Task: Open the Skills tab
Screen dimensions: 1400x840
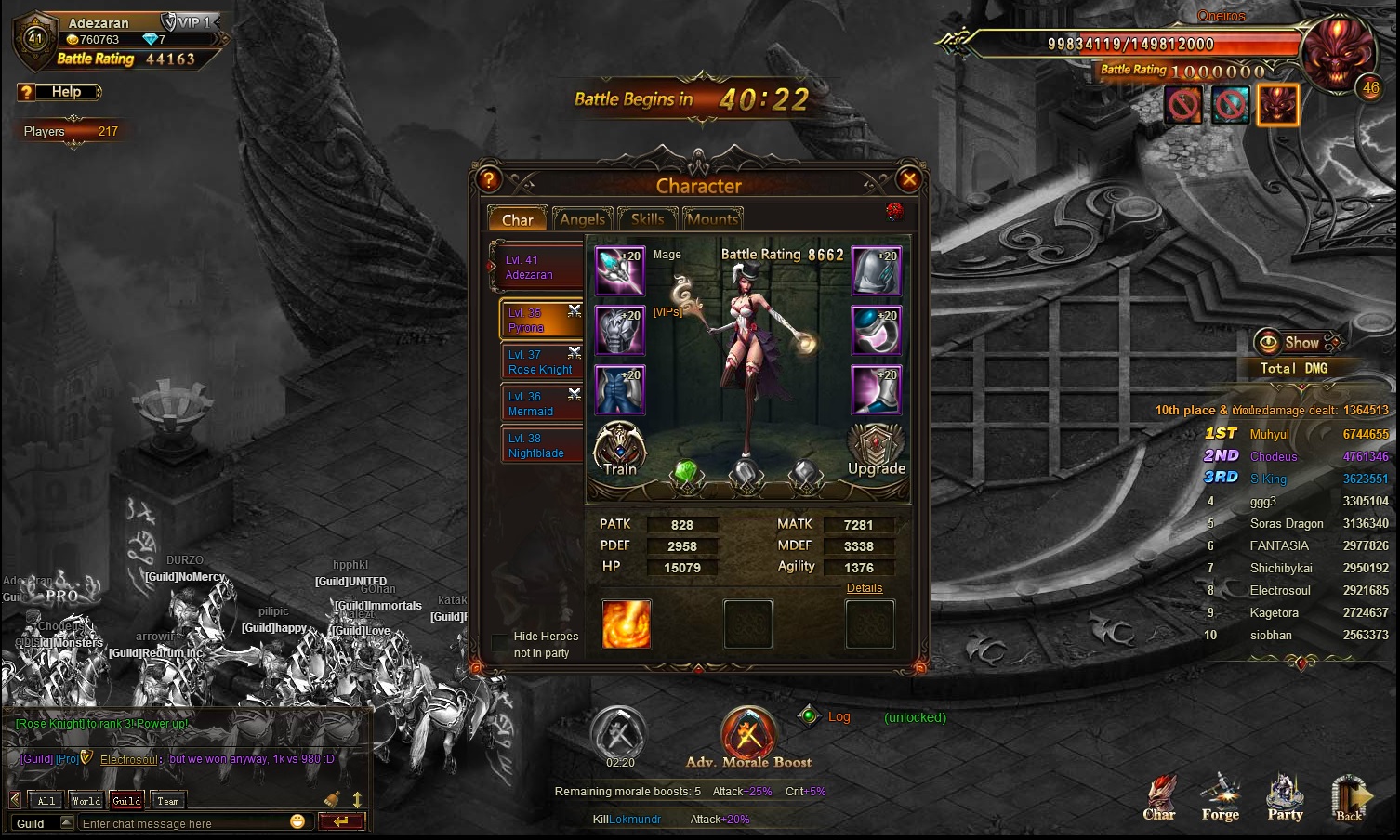Action: [647, 219]
